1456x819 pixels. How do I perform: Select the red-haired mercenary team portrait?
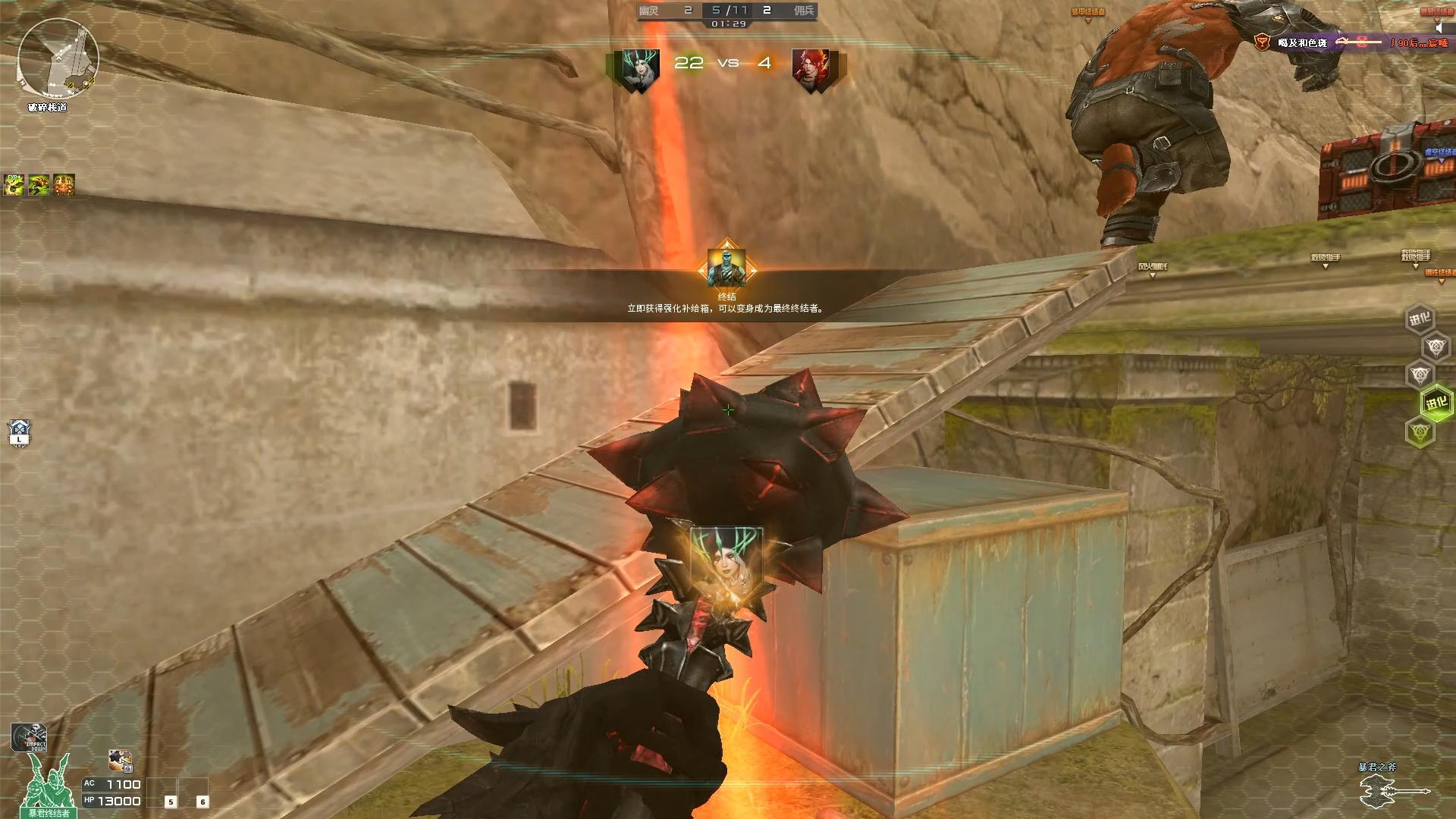(810, 71)
